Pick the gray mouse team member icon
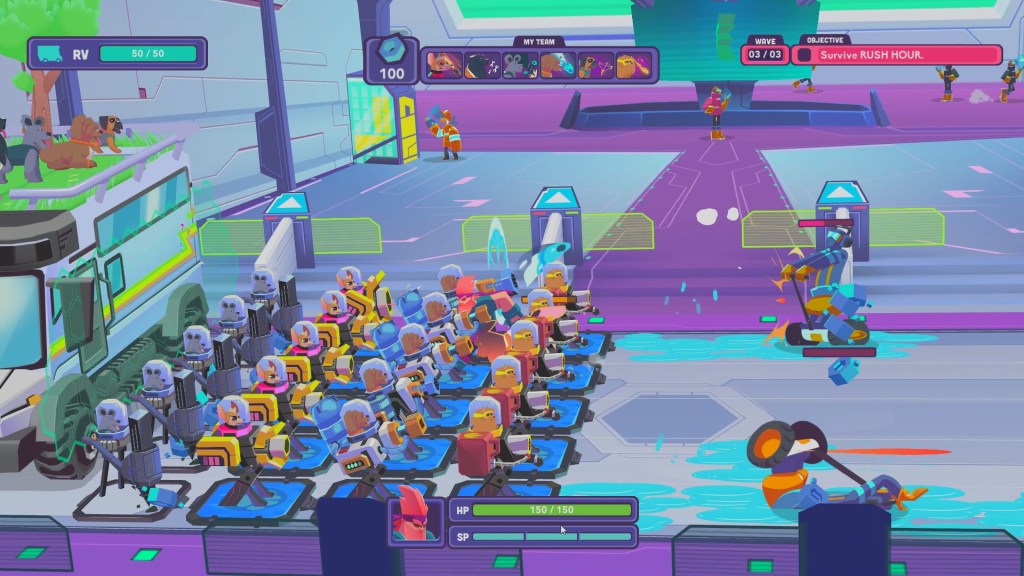 pos(520,66)
